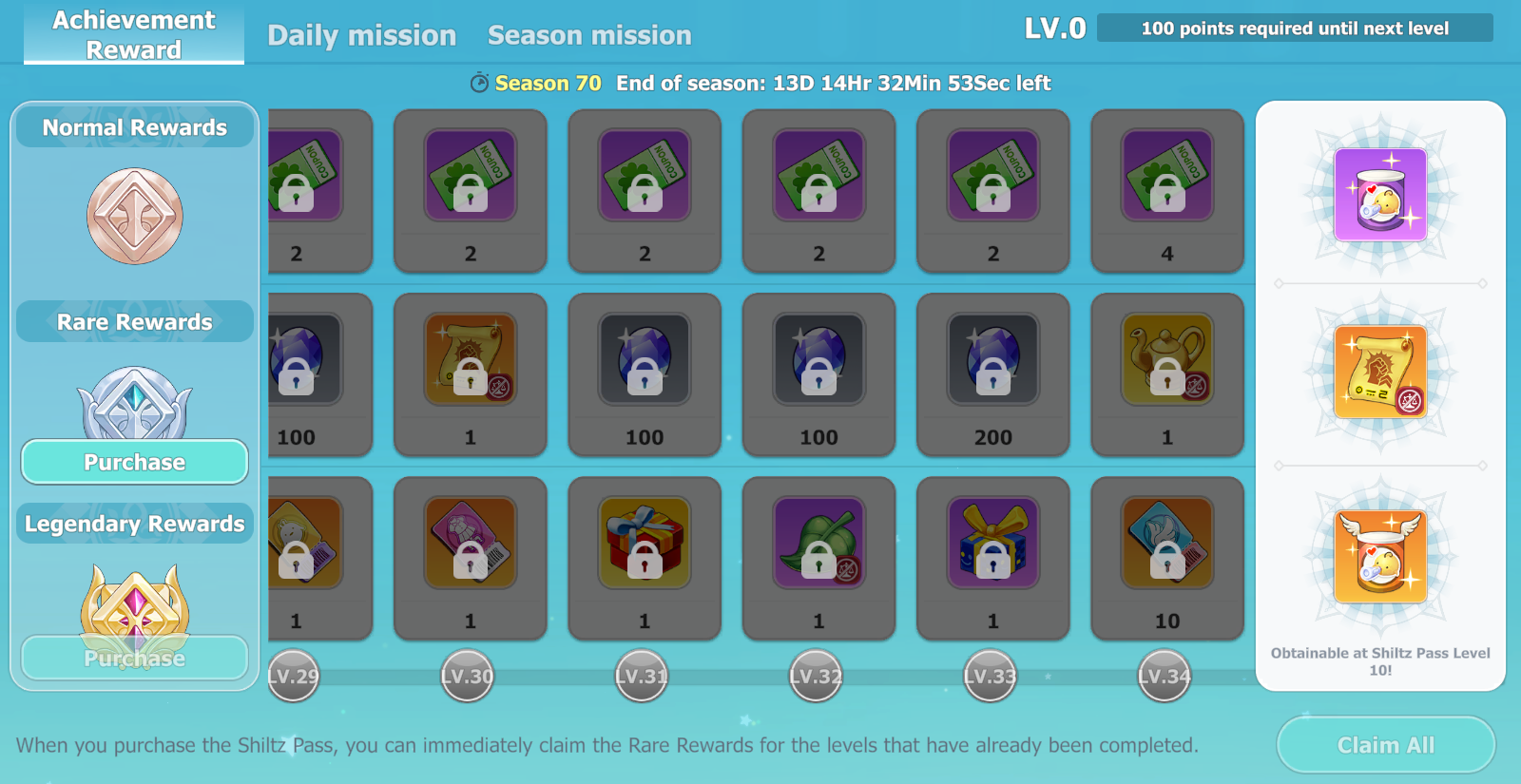This screenshot has width=1521, height=784.
Task: Click the Normal Rewards pink badge
Action: [135, 217]
